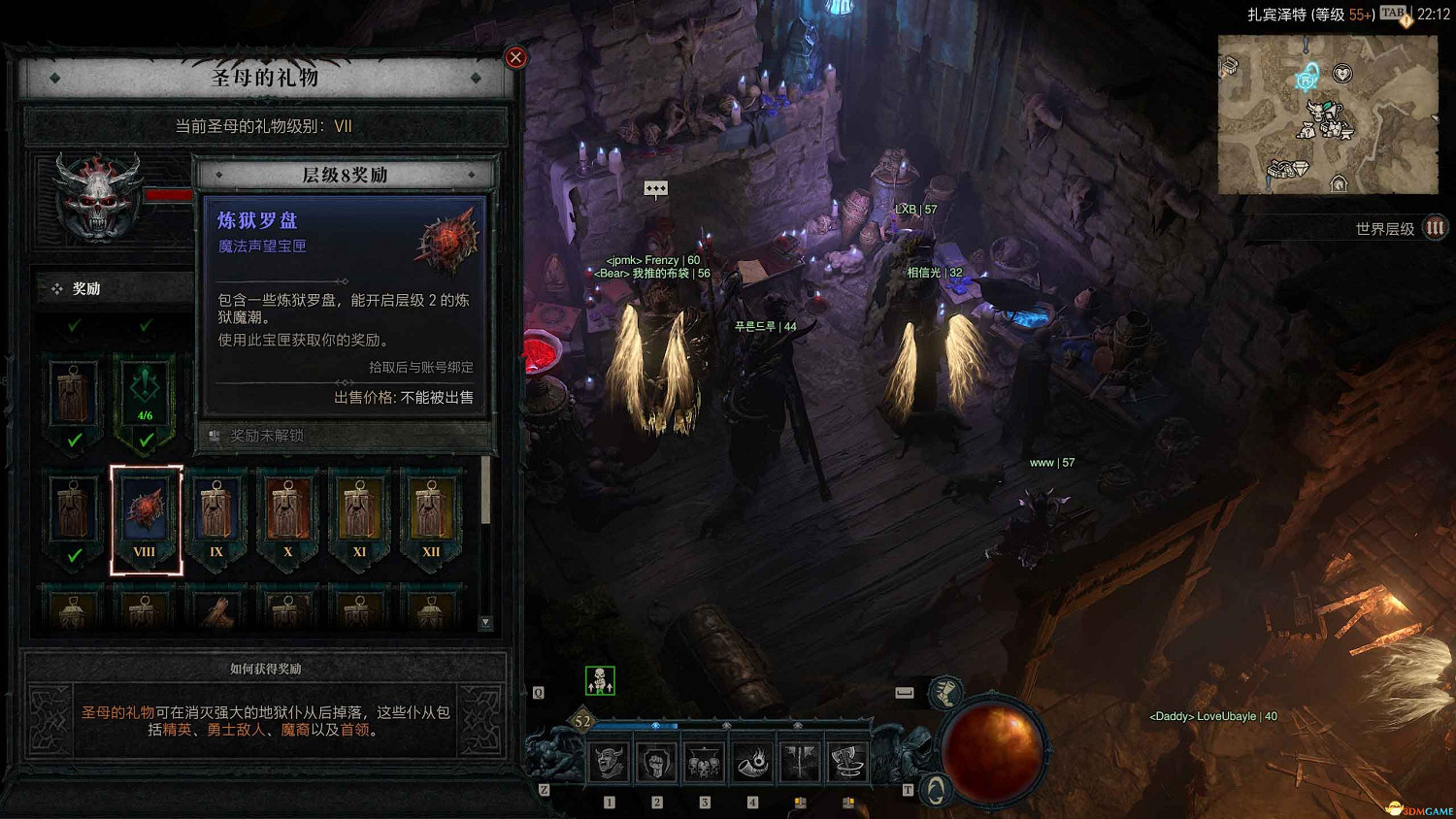Screen dimensions: 1456x819
Task: Click the green skeleton buff icon above Q slot
Action: (600, 679)
